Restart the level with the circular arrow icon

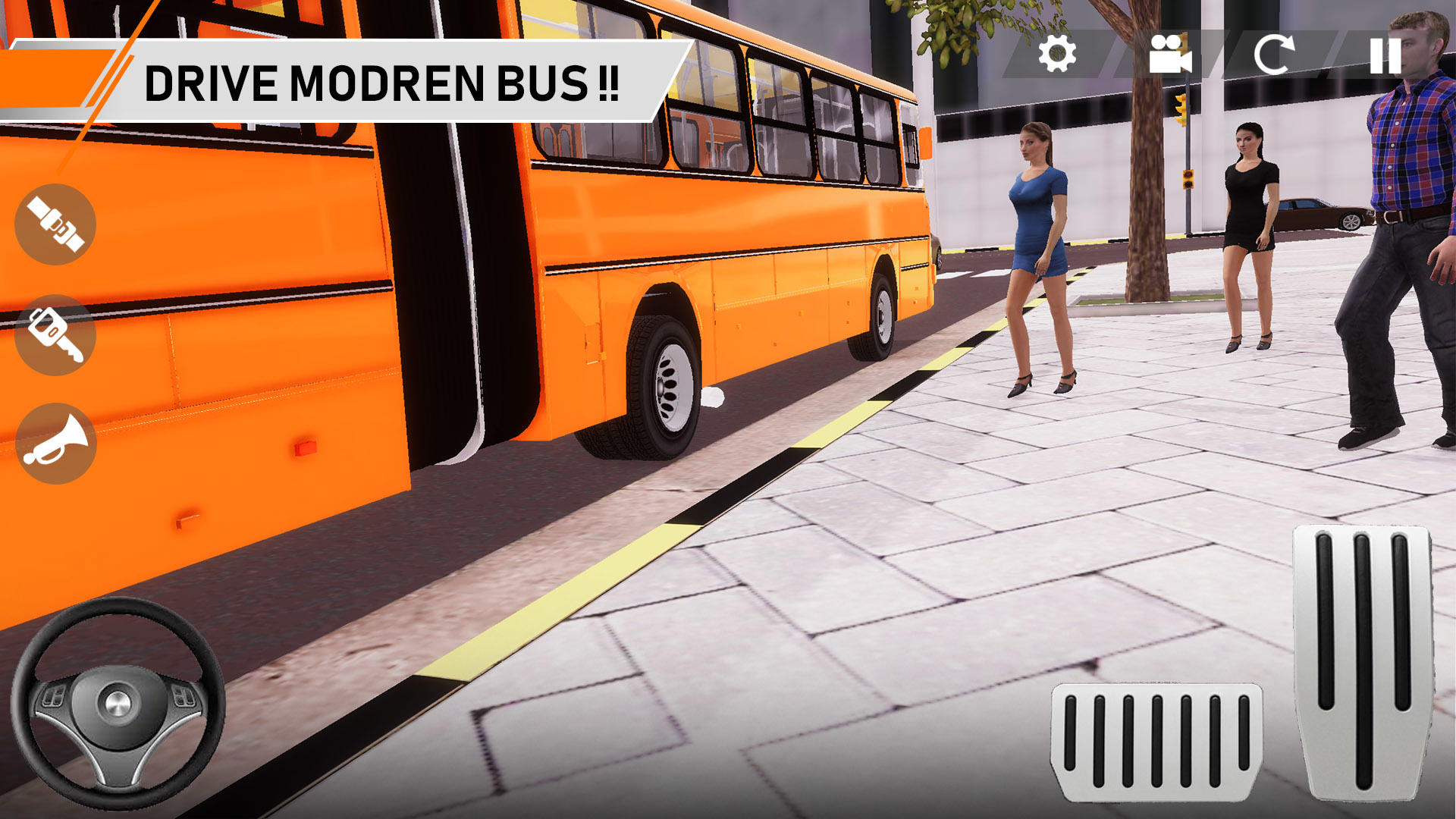coord(1276,54)
